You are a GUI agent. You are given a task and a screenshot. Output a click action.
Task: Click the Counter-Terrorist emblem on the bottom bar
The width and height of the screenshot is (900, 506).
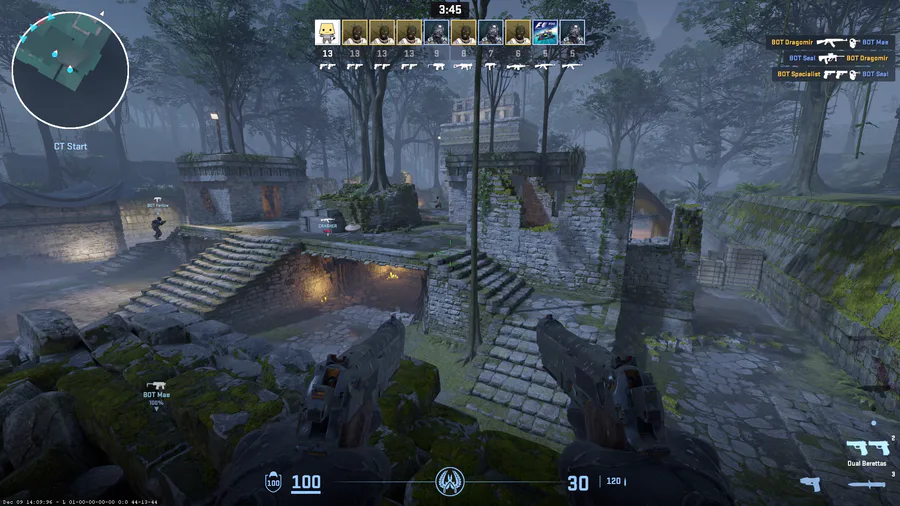449,483
